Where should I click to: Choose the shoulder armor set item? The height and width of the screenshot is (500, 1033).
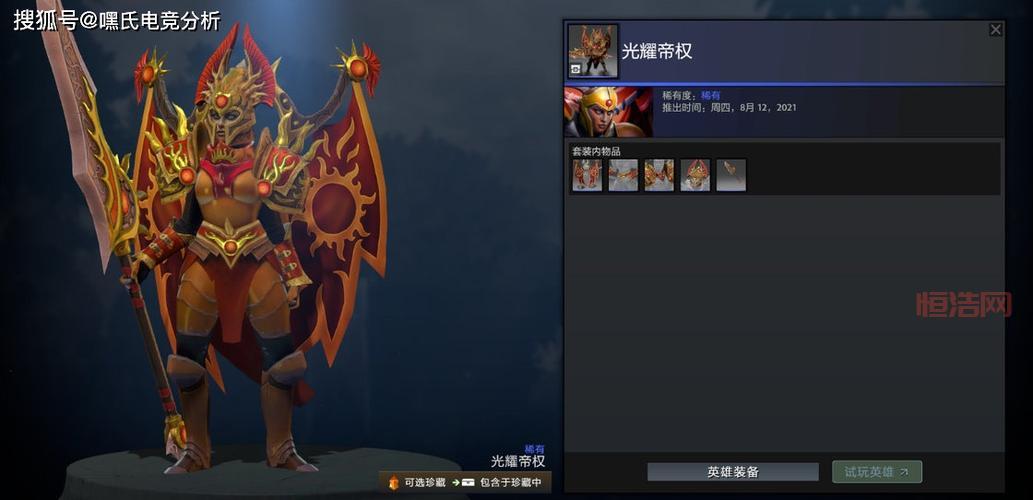[x=659, y=175]
